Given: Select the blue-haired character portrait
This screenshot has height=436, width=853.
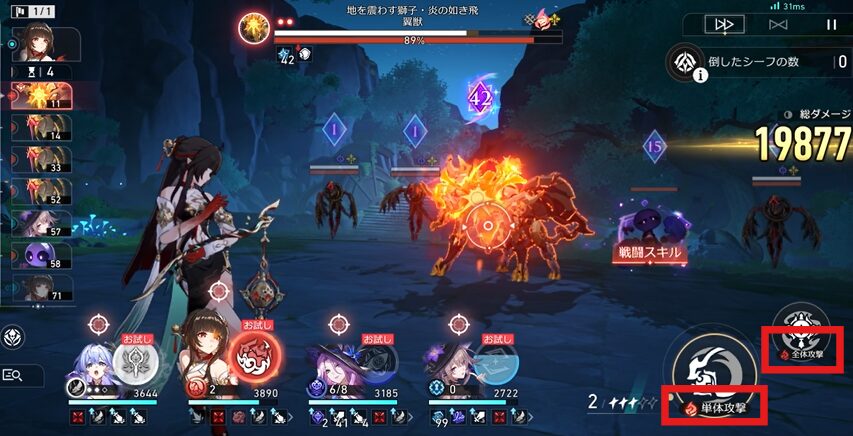Looking at the screenshot, I should [x=93, y=362].
